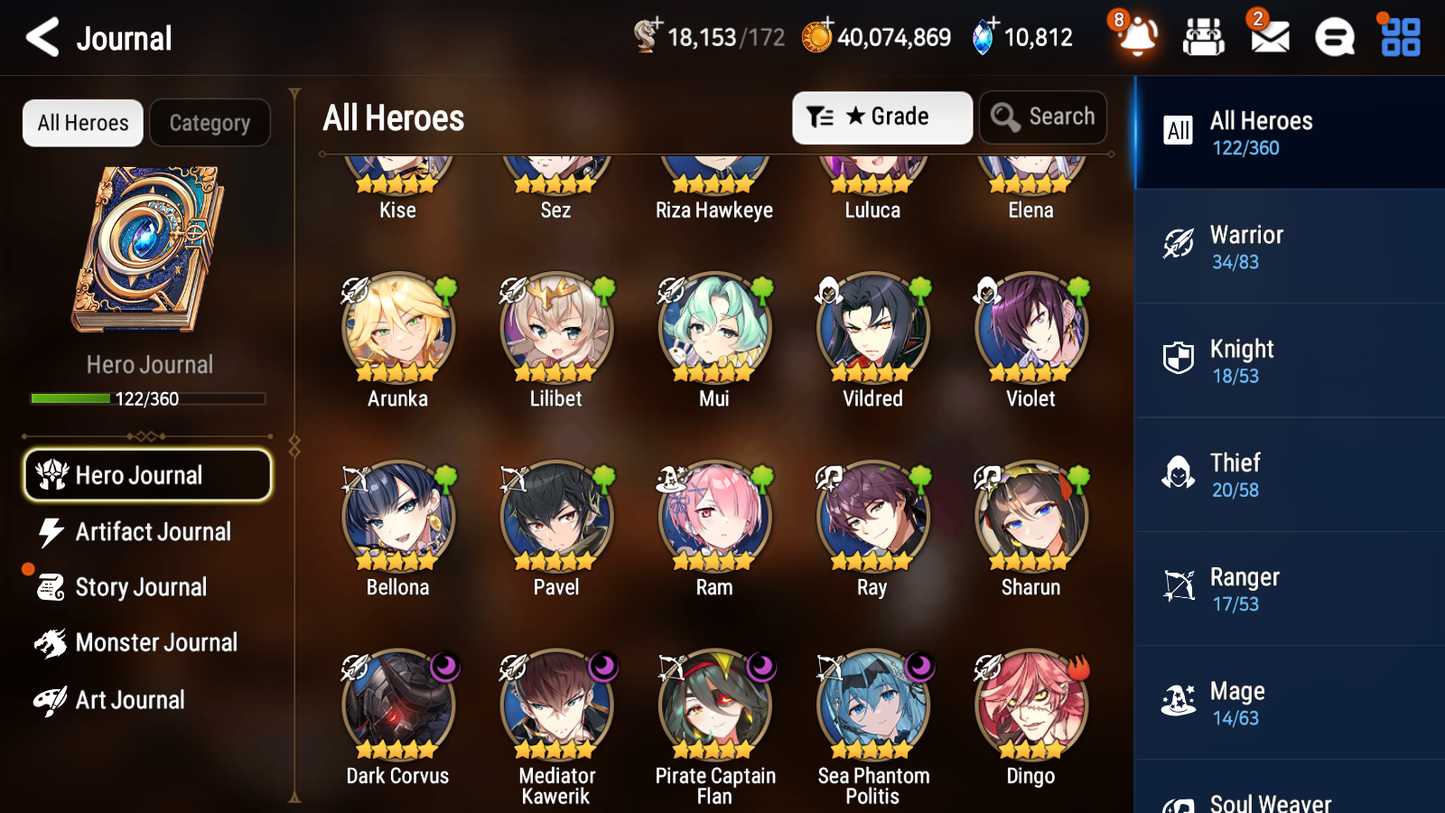The height and width of the screenshot is (813, 1445).
Task: Open the notification bell with 8 alerts
Action: (x=1135, y=37)
